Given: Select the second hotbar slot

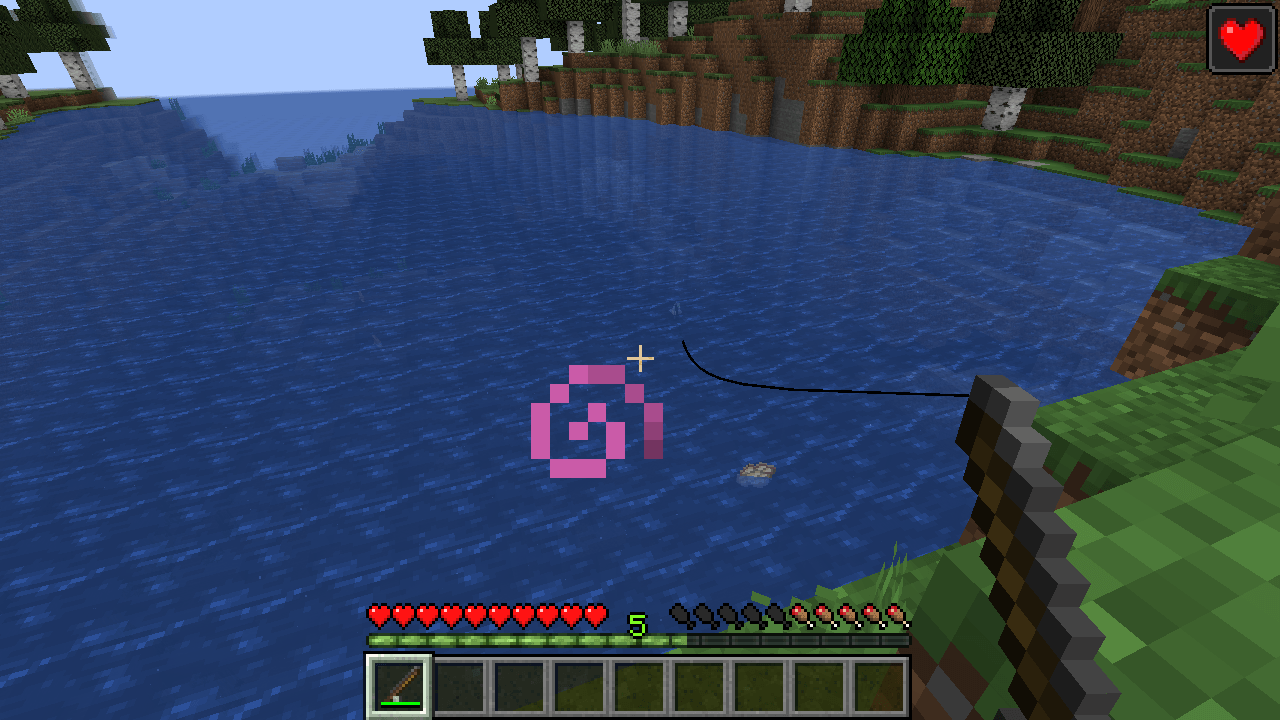Looking at the screenshot, I should coord(459,685).
